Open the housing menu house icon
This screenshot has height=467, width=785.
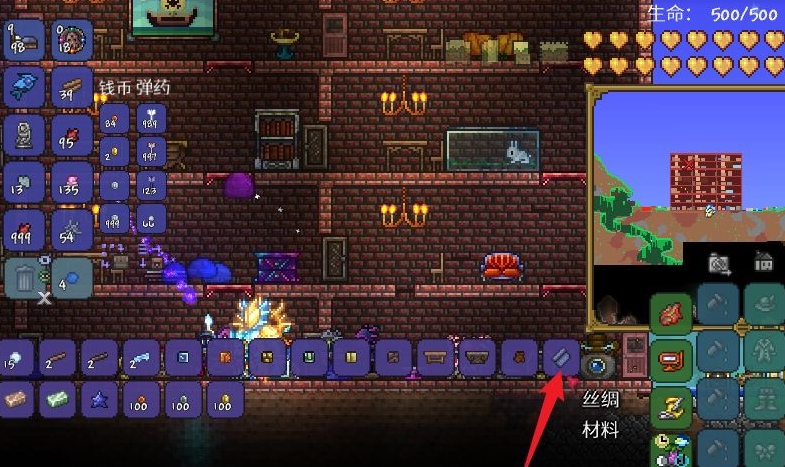[x=763, y=262]
